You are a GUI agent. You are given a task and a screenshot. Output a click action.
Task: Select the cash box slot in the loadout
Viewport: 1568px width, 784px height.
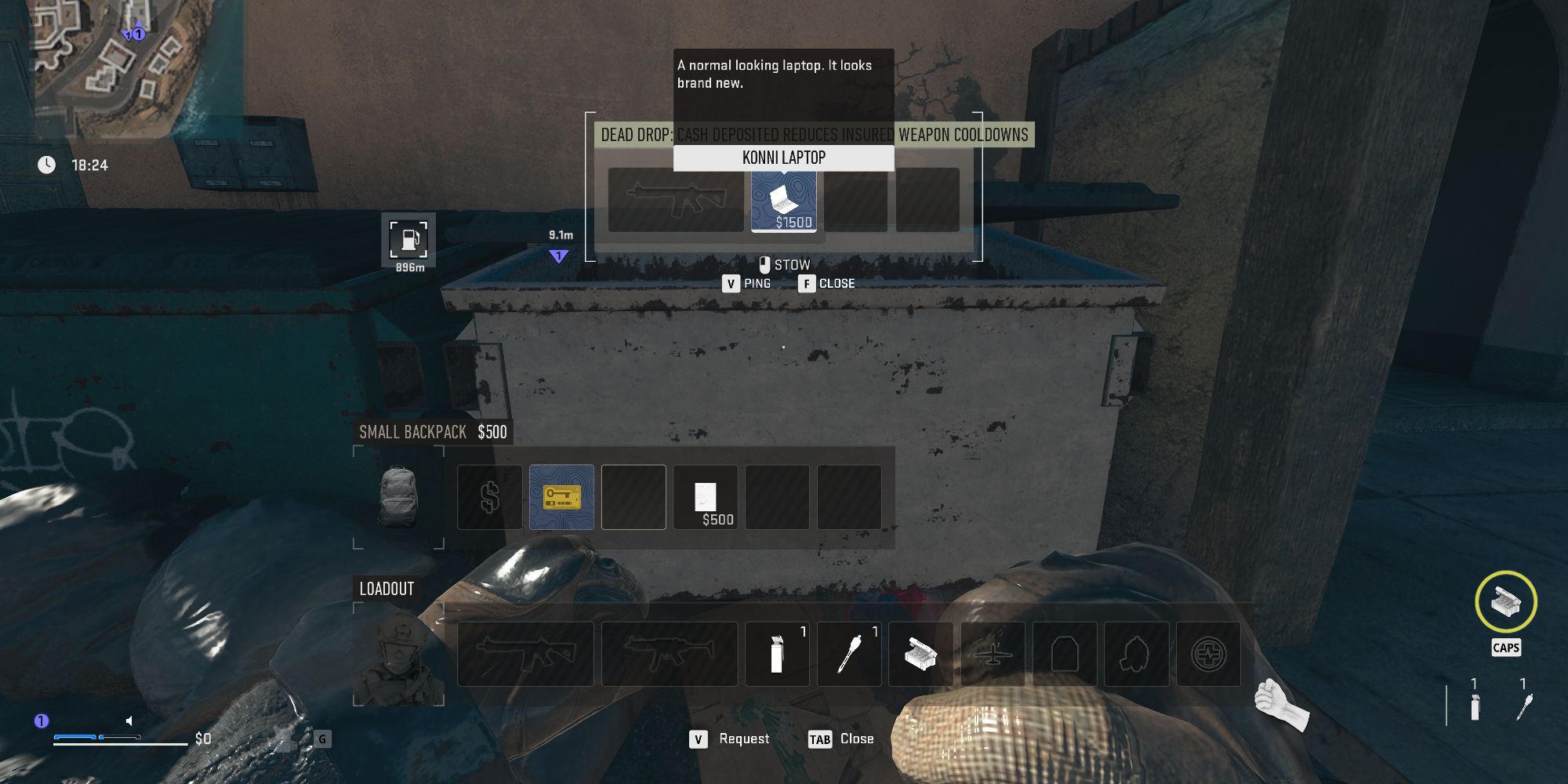(921, 653)
